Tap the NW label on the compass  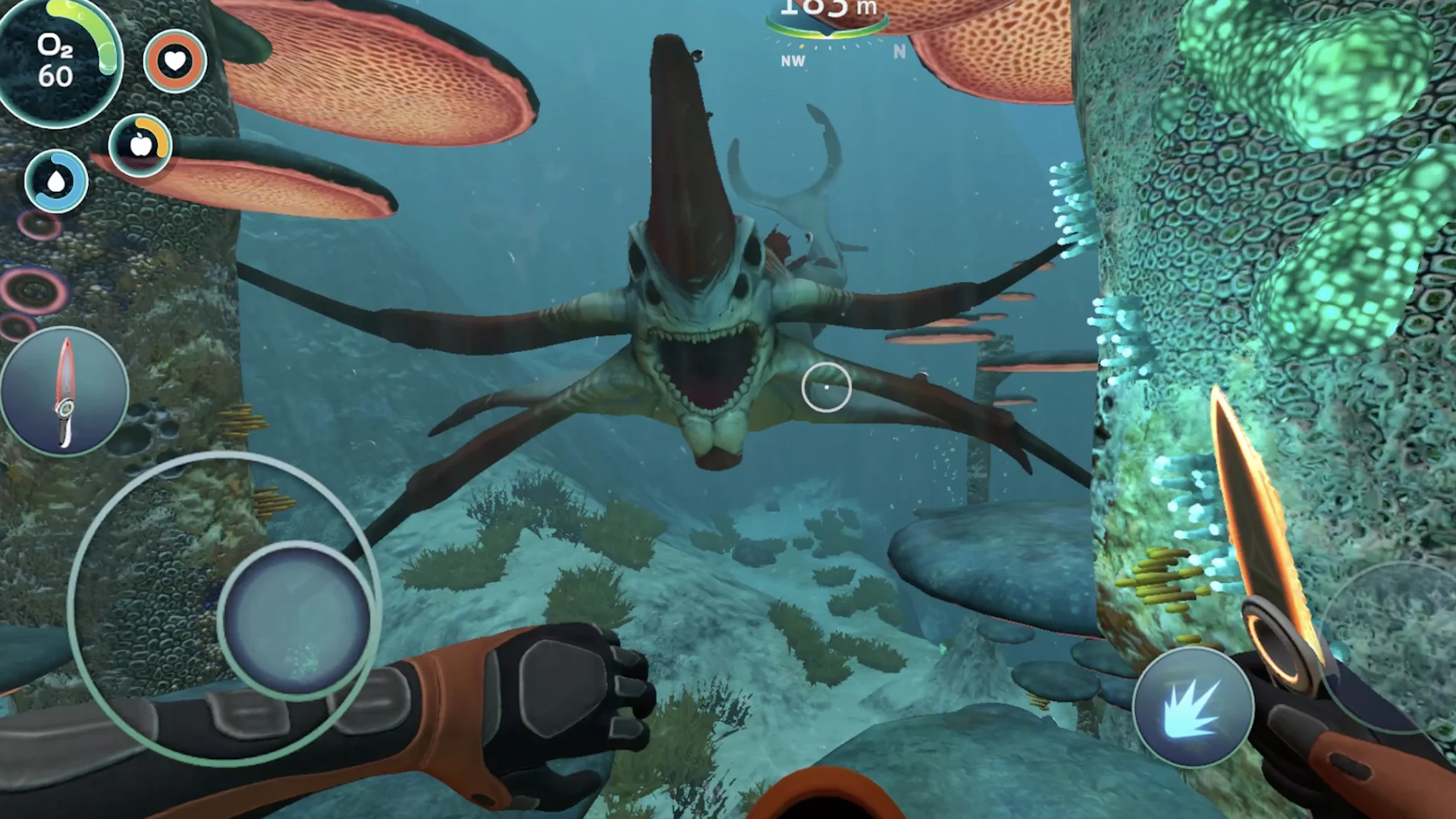[793, 61]
